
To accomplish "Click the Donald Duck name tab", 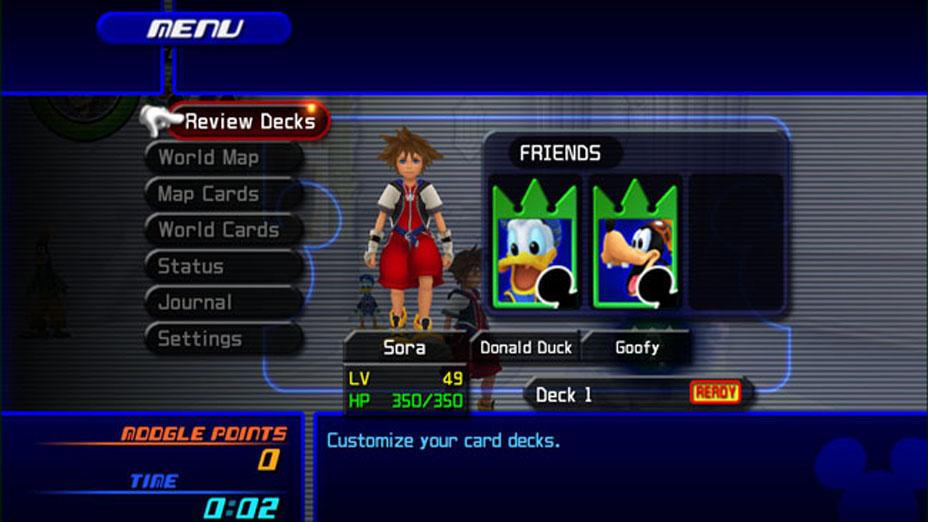I will [x=526, y=348].
